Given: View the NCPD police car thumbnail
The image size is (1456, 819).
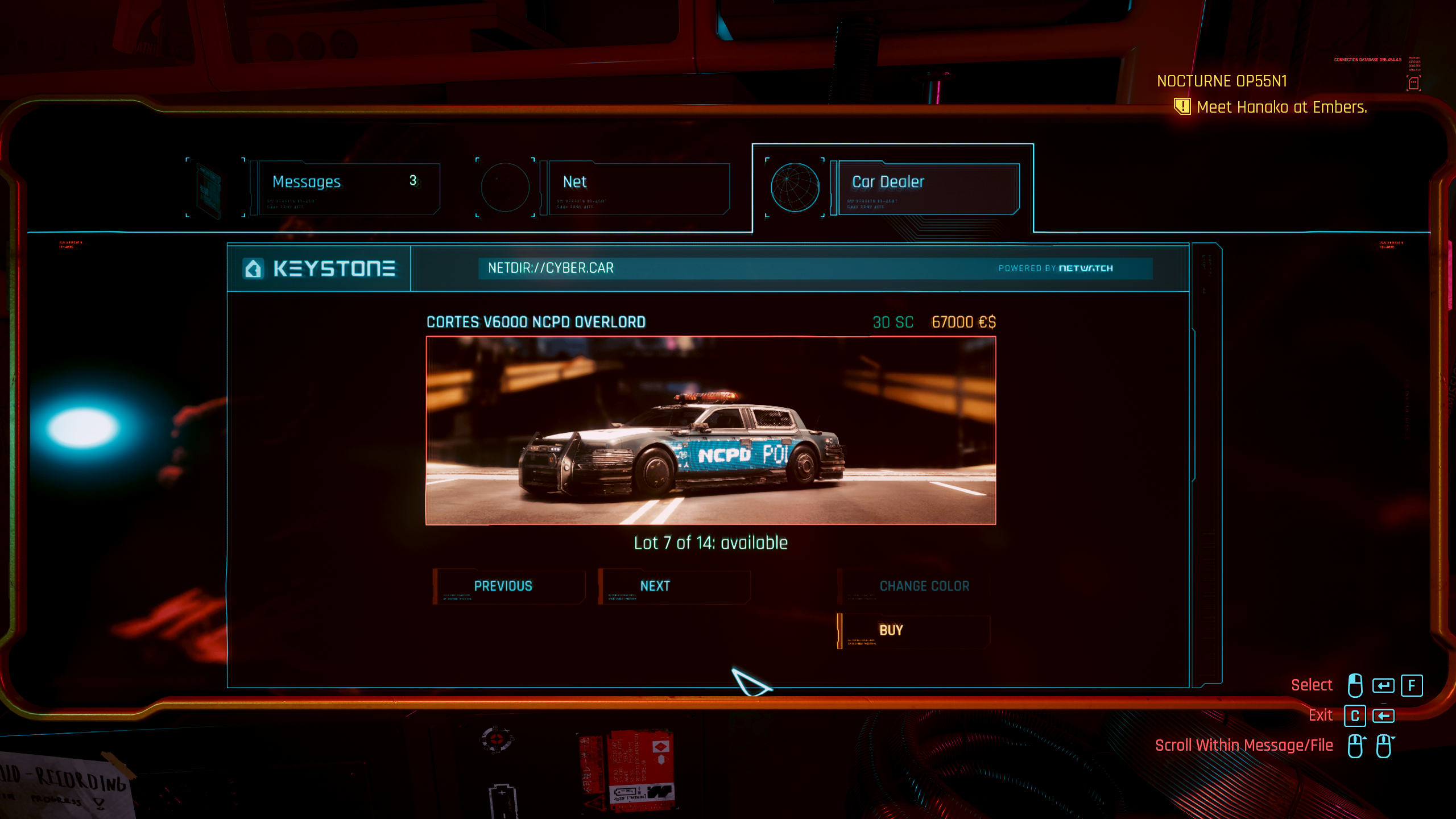Looking at the screenshot, I should [710, 431].
